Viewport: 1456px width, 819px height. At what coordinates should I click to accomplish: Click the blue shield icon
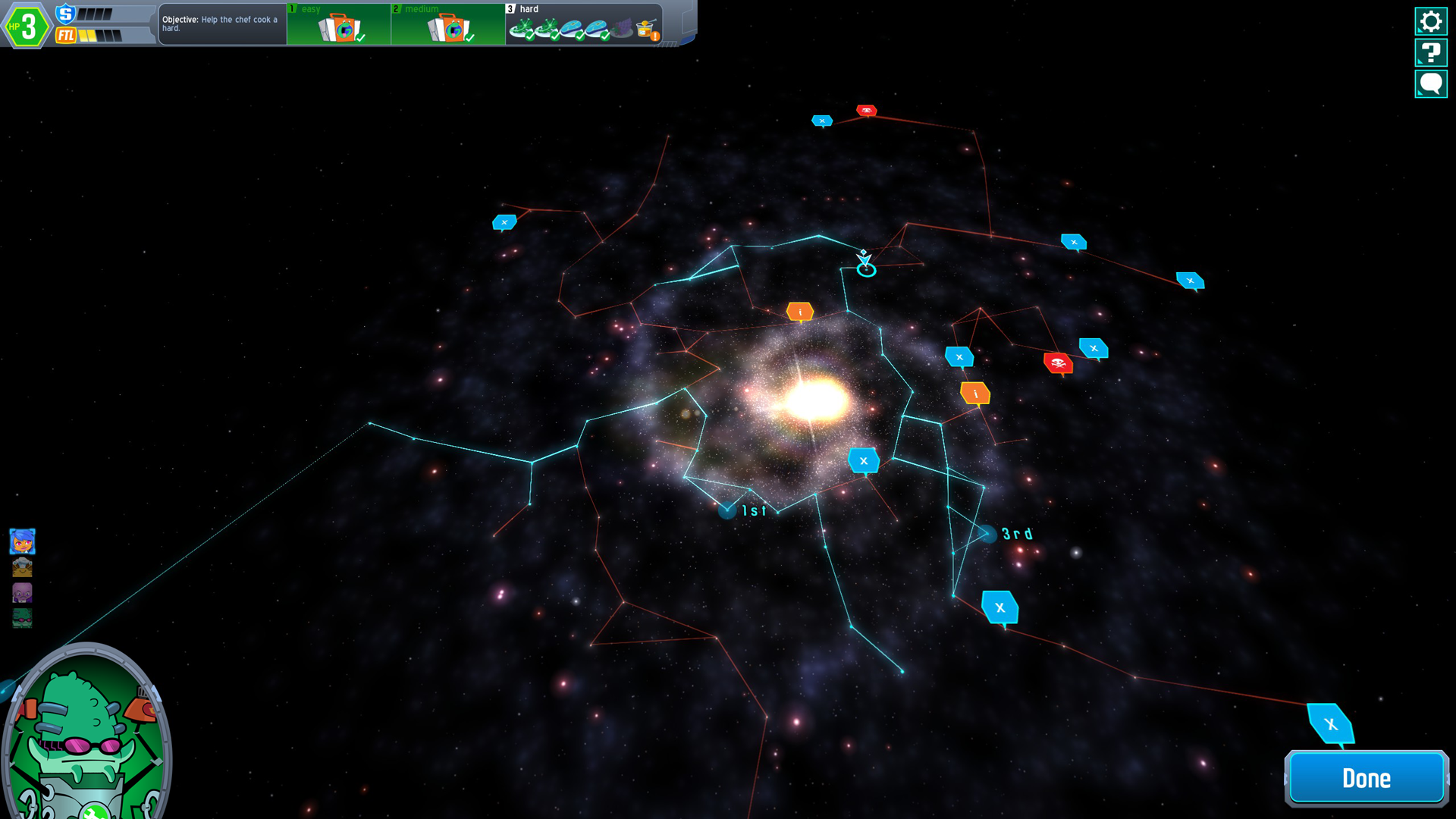[66, 14]
